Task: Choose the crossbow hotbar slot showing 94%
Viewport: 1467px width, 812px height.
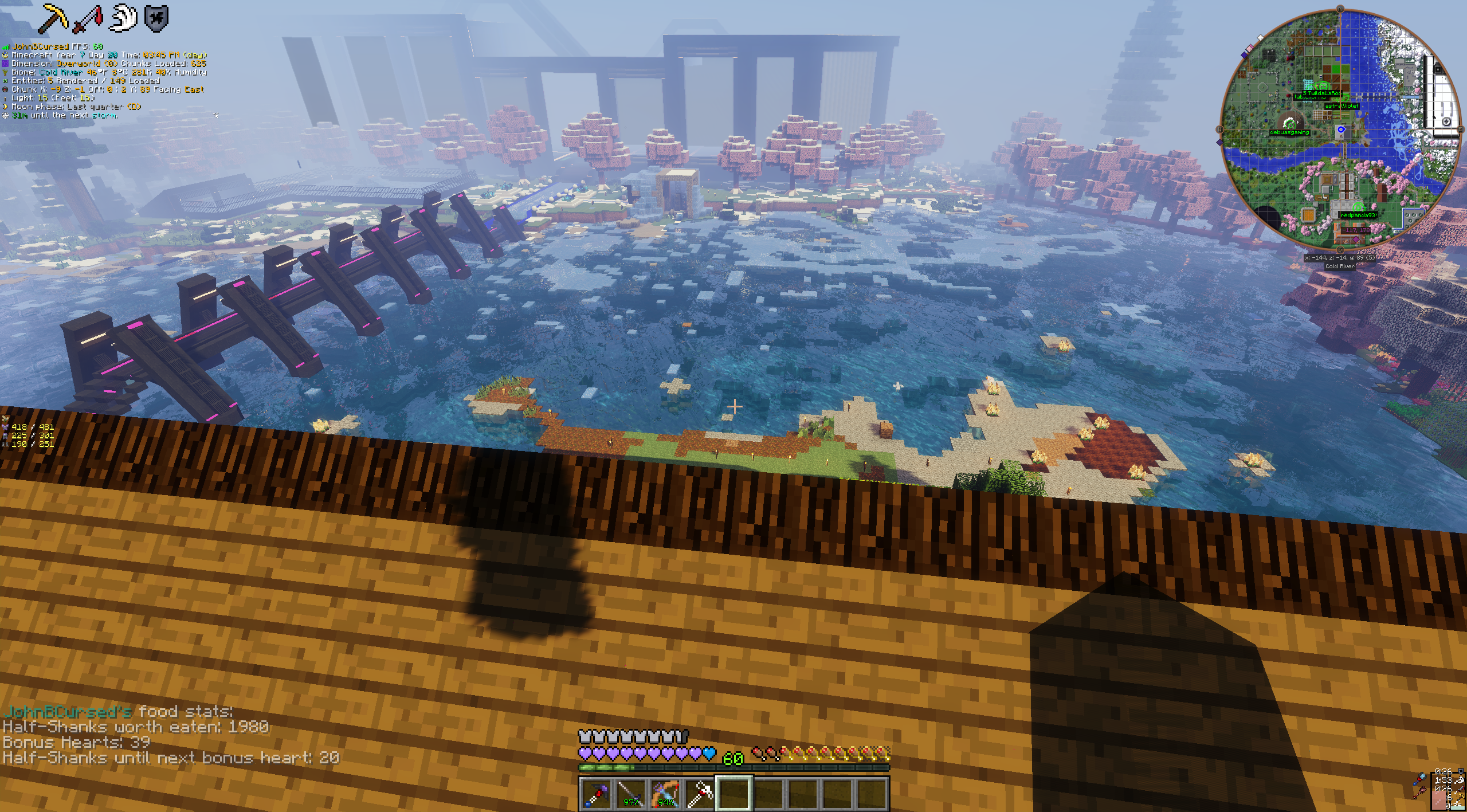Action: coord(665,794)
